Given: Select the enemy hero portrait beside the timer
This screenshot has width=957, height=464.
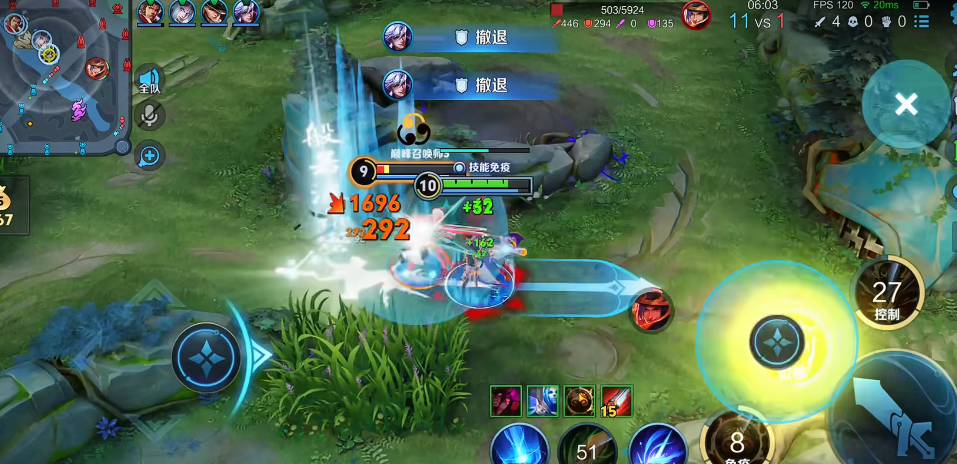Looking at the screenshot, I should tap(696, 15).
